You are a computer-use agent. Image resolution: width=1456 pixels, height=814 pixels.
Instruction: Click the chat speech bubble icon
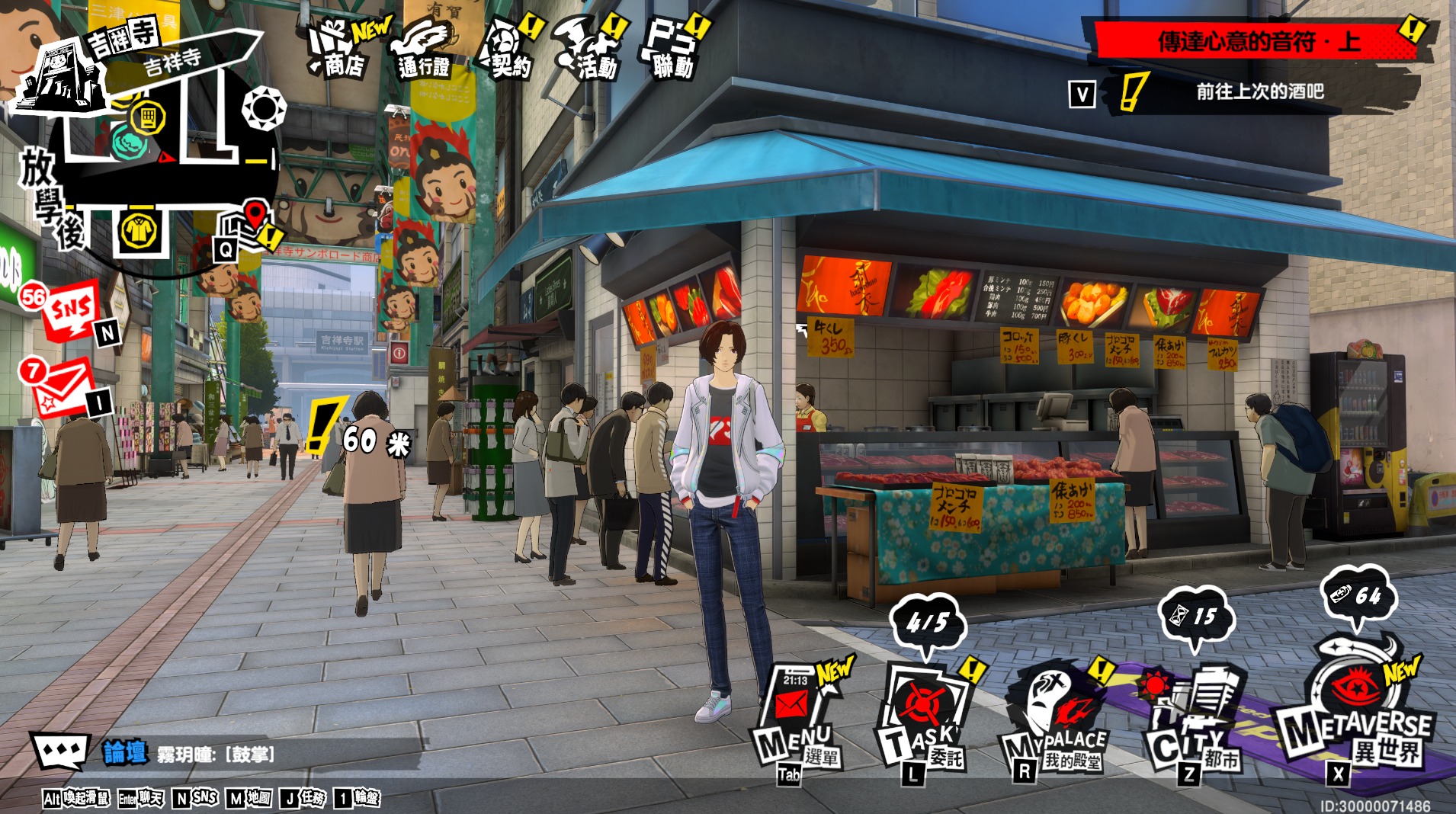tap(60, 752)
